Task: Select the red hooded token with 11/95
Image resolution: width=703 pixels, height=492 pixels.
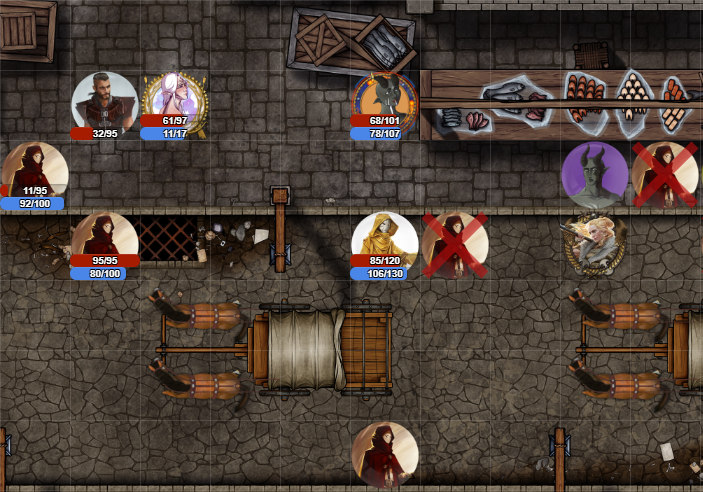Action: click(35, 172)
